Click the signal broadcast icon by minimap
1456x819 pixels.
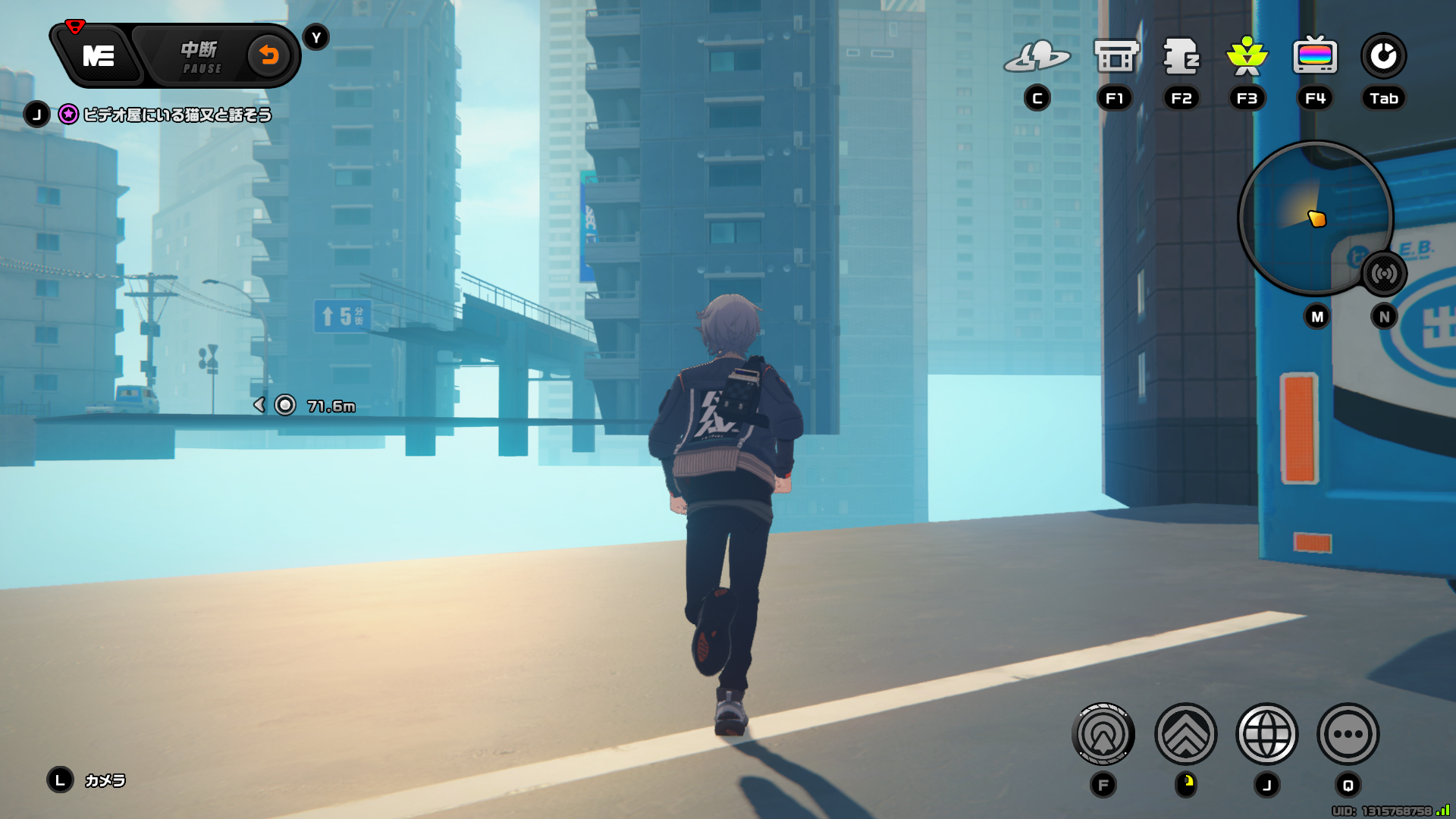1384,274
